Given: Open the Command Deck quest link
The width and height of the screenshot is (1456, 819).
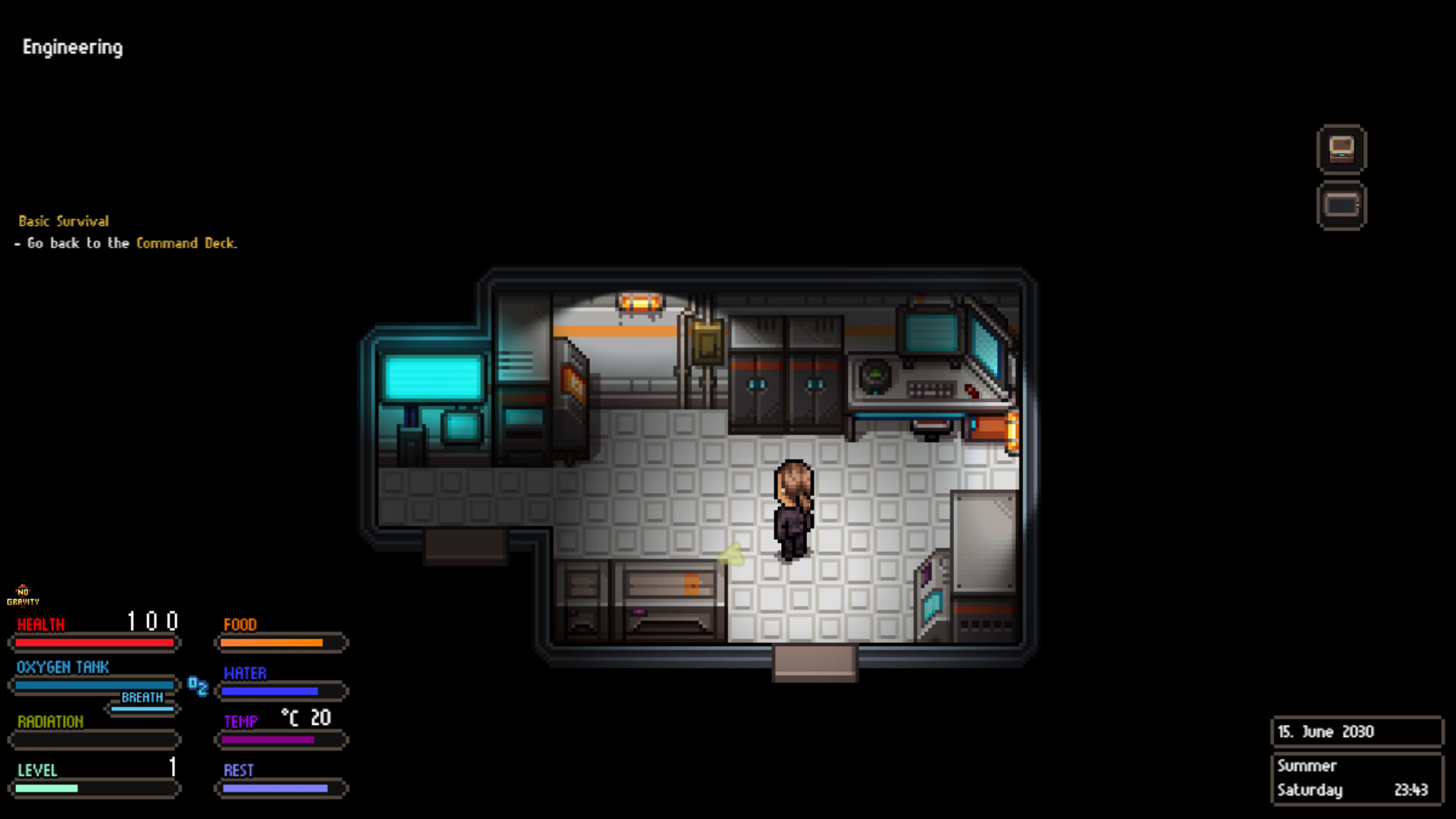Looking at the screenshot, I should click(x=186, y=243).
